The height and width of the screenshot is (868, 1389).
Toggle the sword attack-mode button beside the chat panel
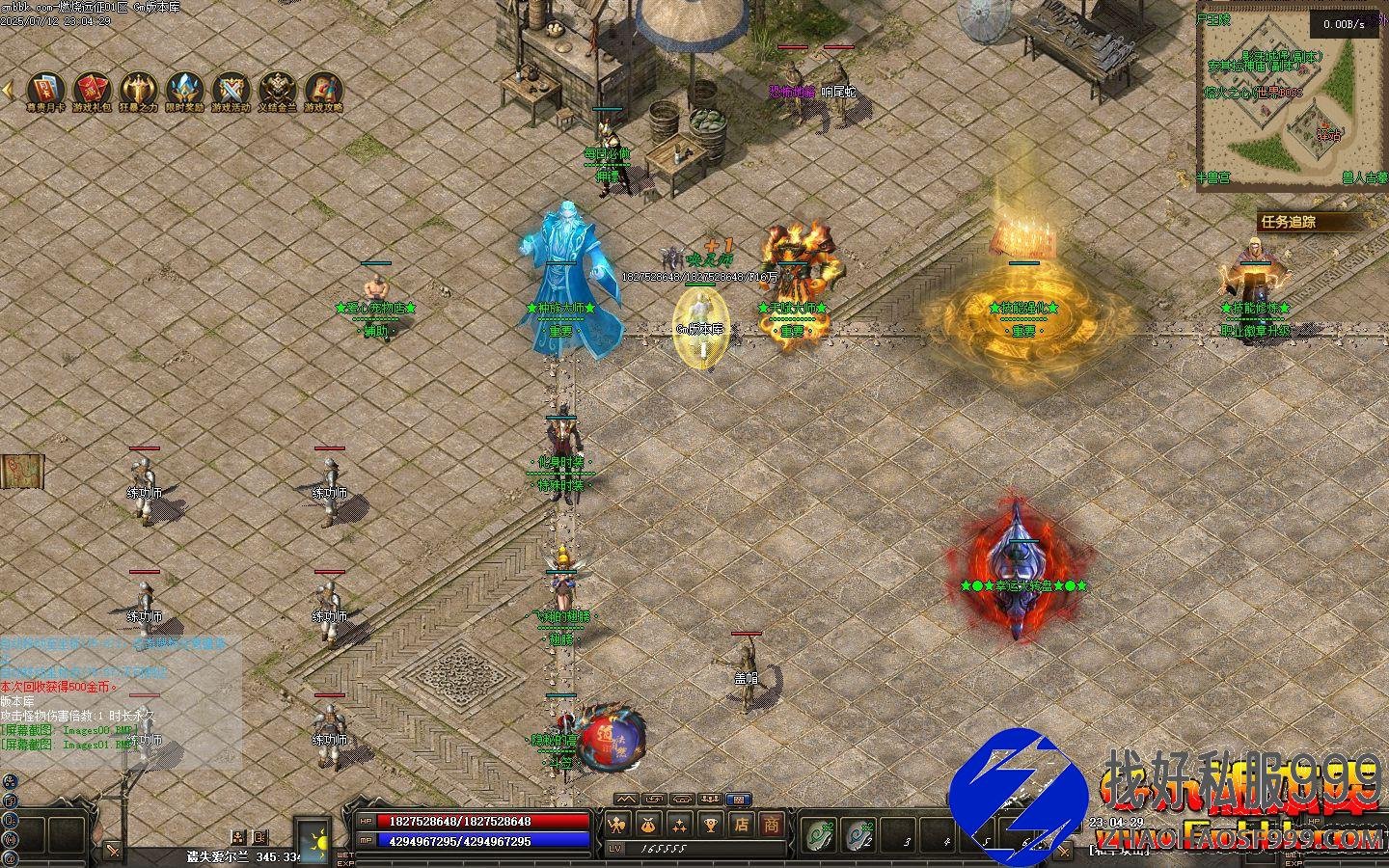coord(114,850)
